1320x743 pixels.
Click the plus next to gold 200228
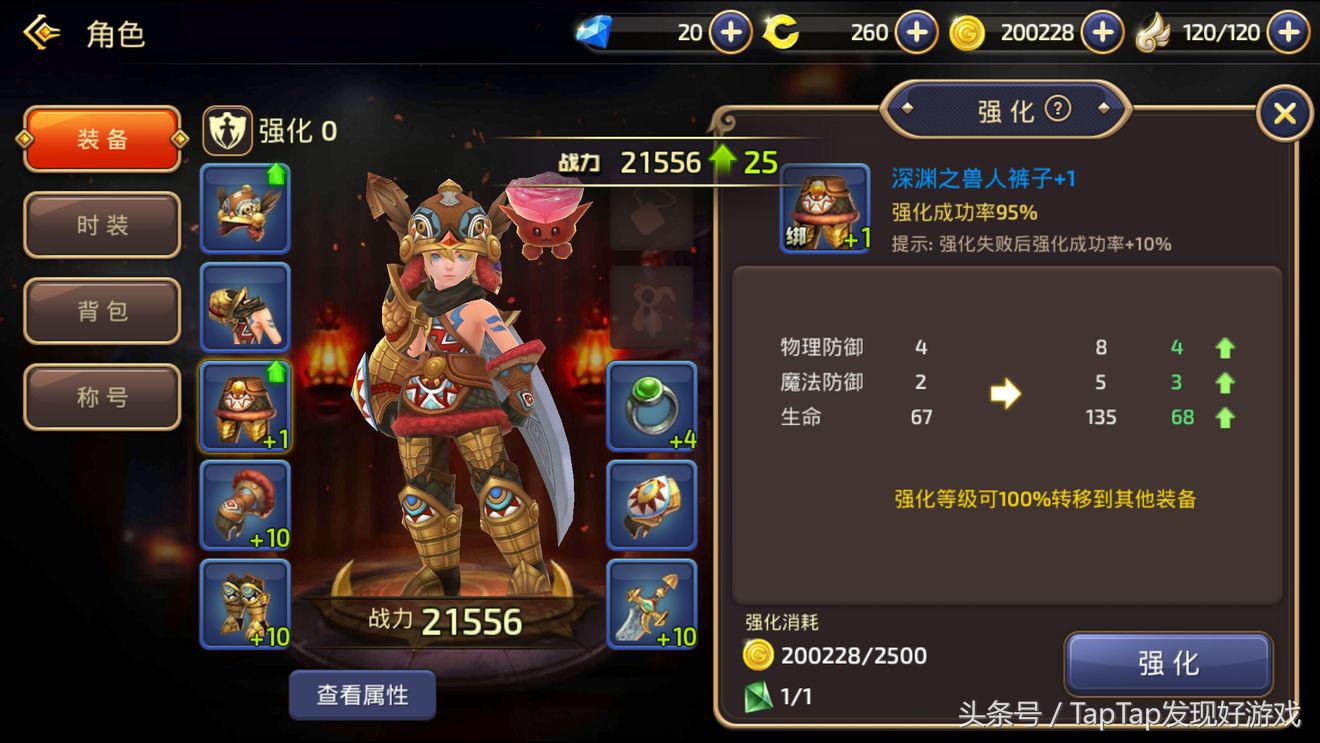tap(1101, 31)
